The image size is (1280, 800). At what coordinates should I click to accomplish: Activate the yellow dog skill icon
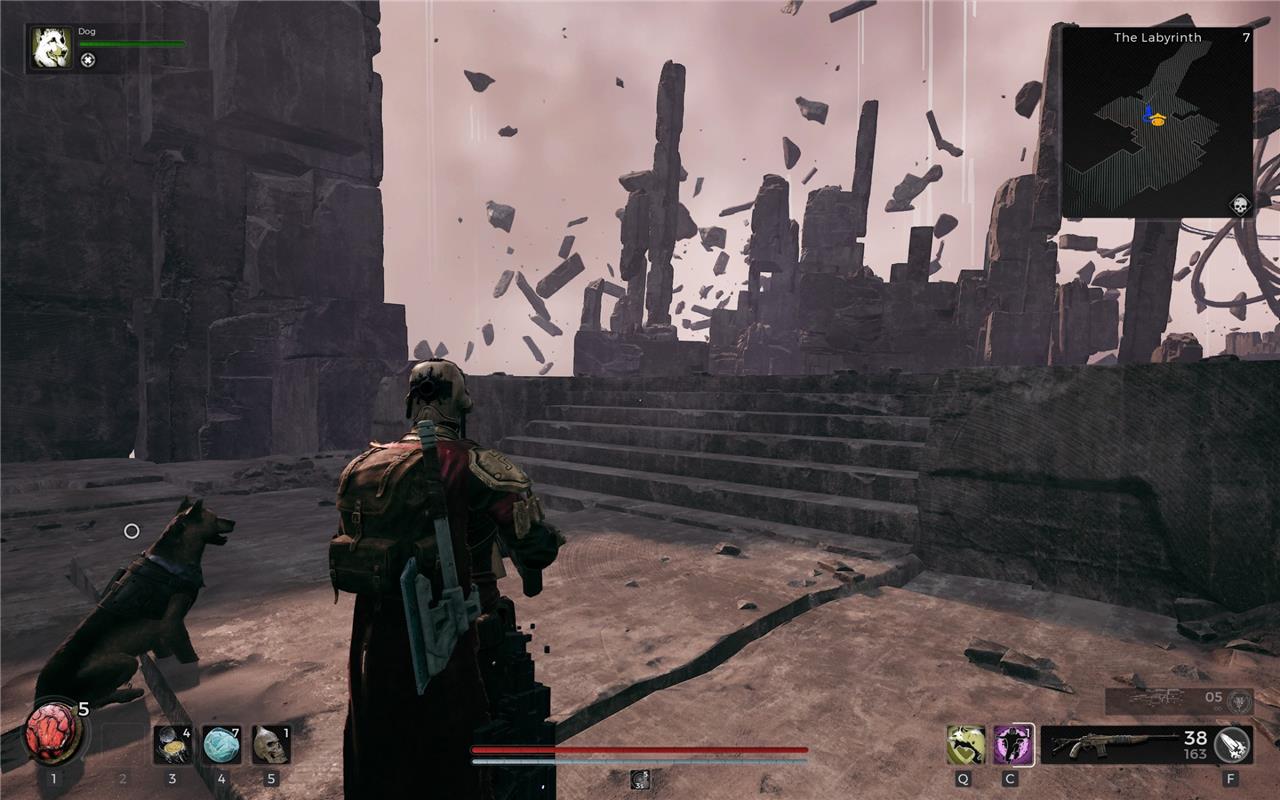tap(963, 745)
